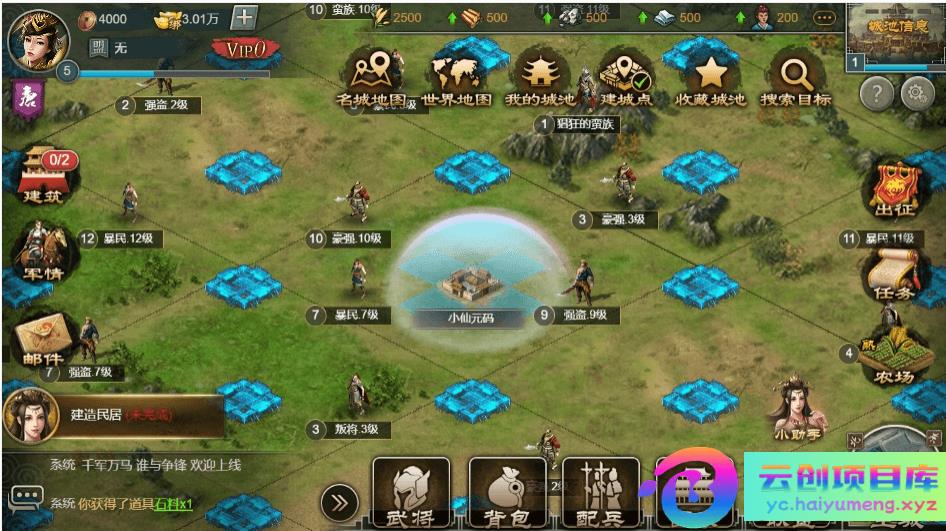The image size is (946, 531).
Task: Open the 背包 backpack
Action: point(506,494)
